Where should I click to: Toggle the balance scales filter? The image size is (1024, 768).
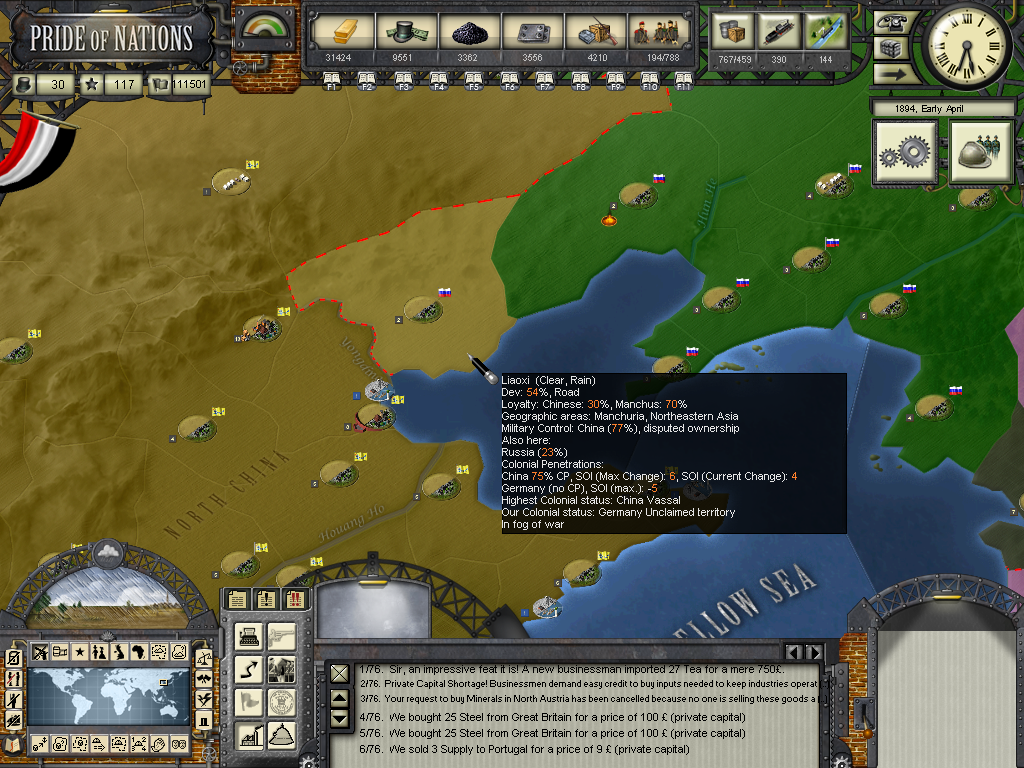click(204, 658)
